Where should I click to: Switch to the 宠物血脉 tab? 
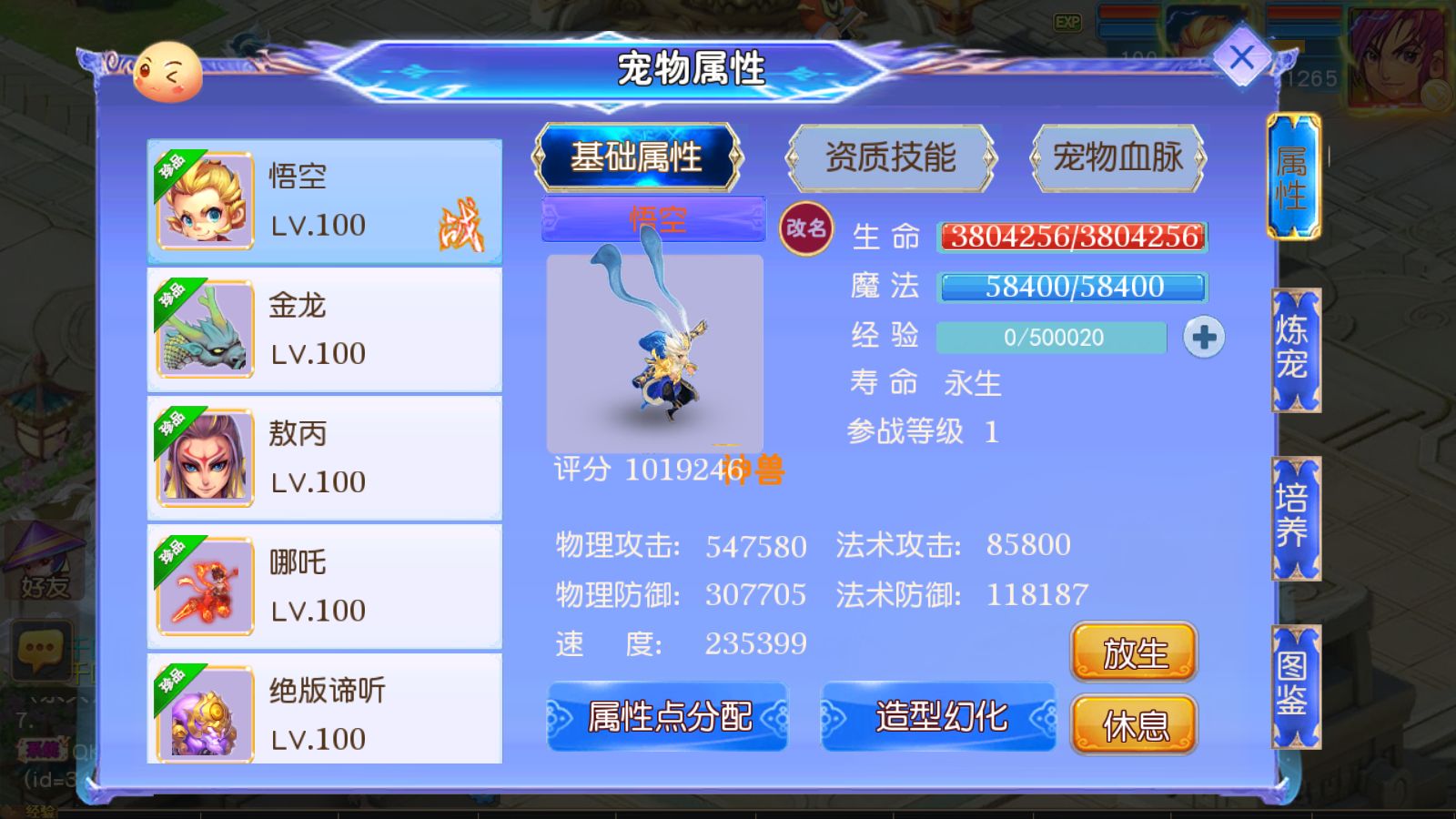point(1118,157)
